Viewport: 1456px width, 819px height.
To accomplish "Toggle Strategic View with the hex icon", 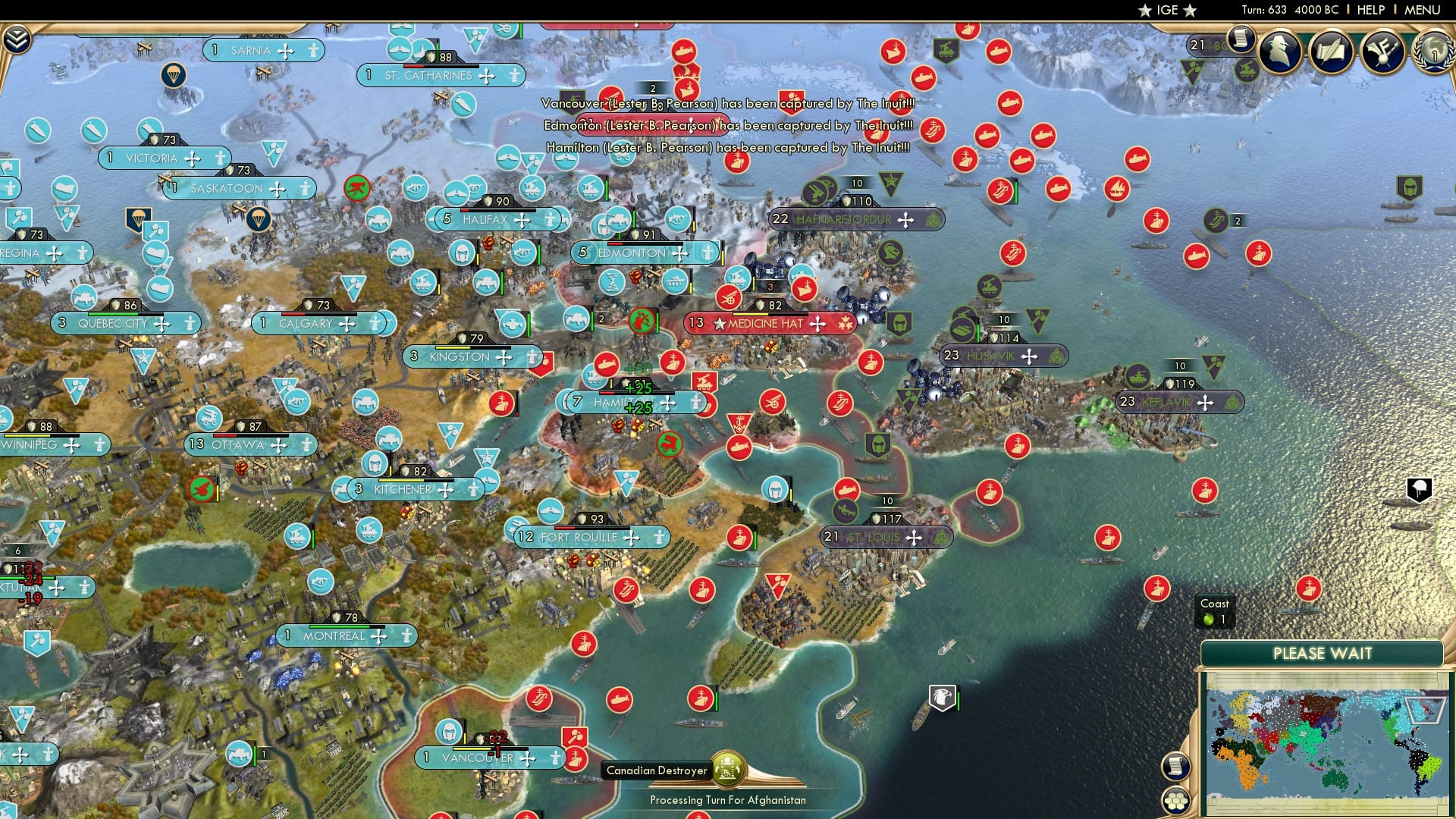I will point(1176,800).
